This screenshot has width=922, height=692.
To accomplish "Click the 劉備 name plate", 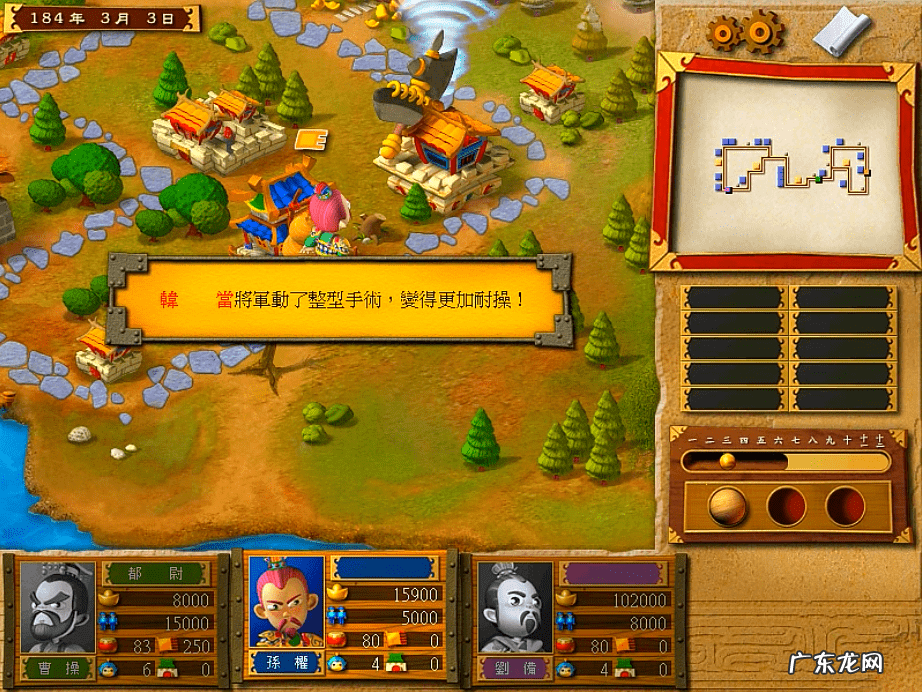I will coord(516,667).
